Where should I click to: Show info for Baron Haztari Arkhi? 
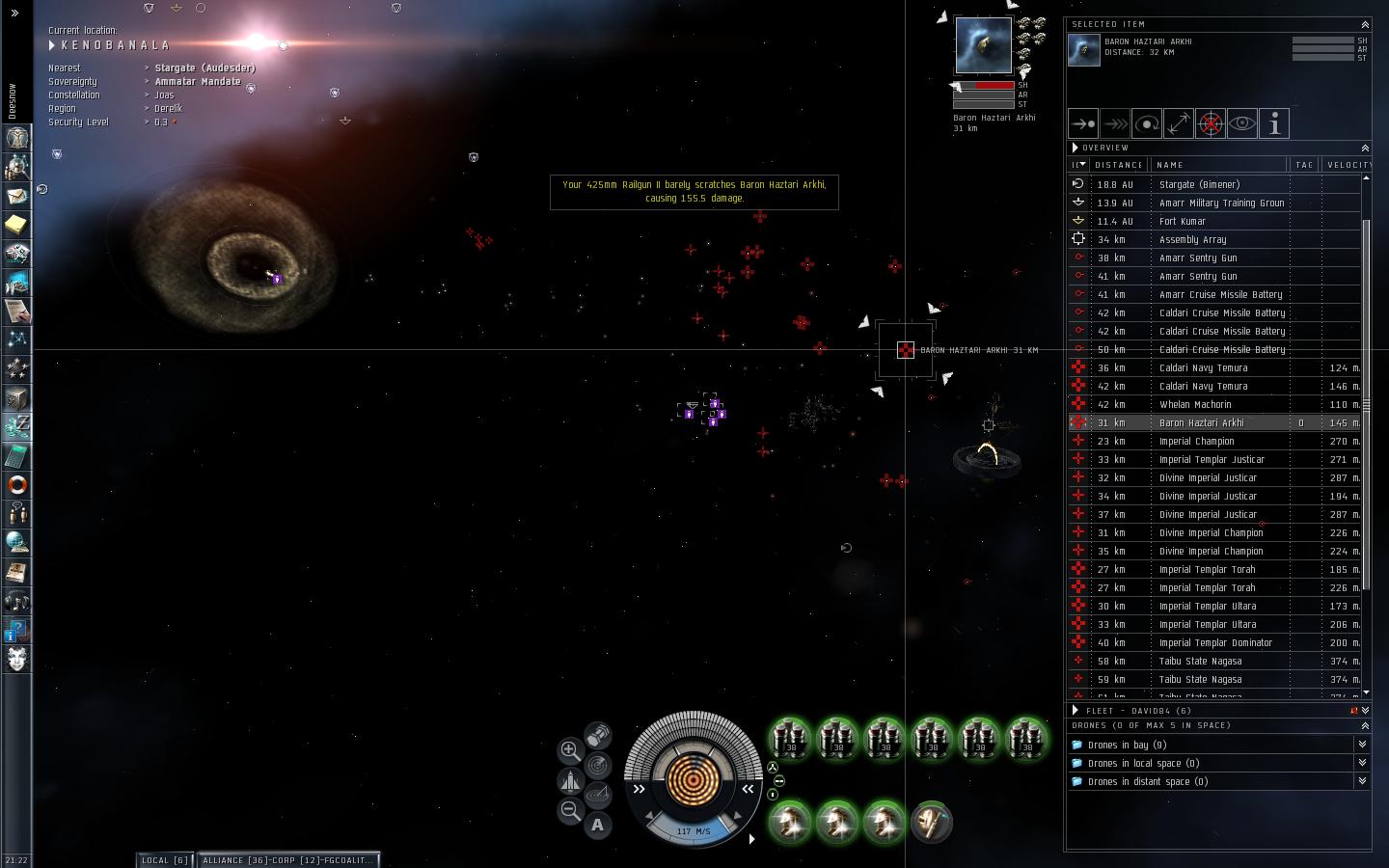point(1274,123)
